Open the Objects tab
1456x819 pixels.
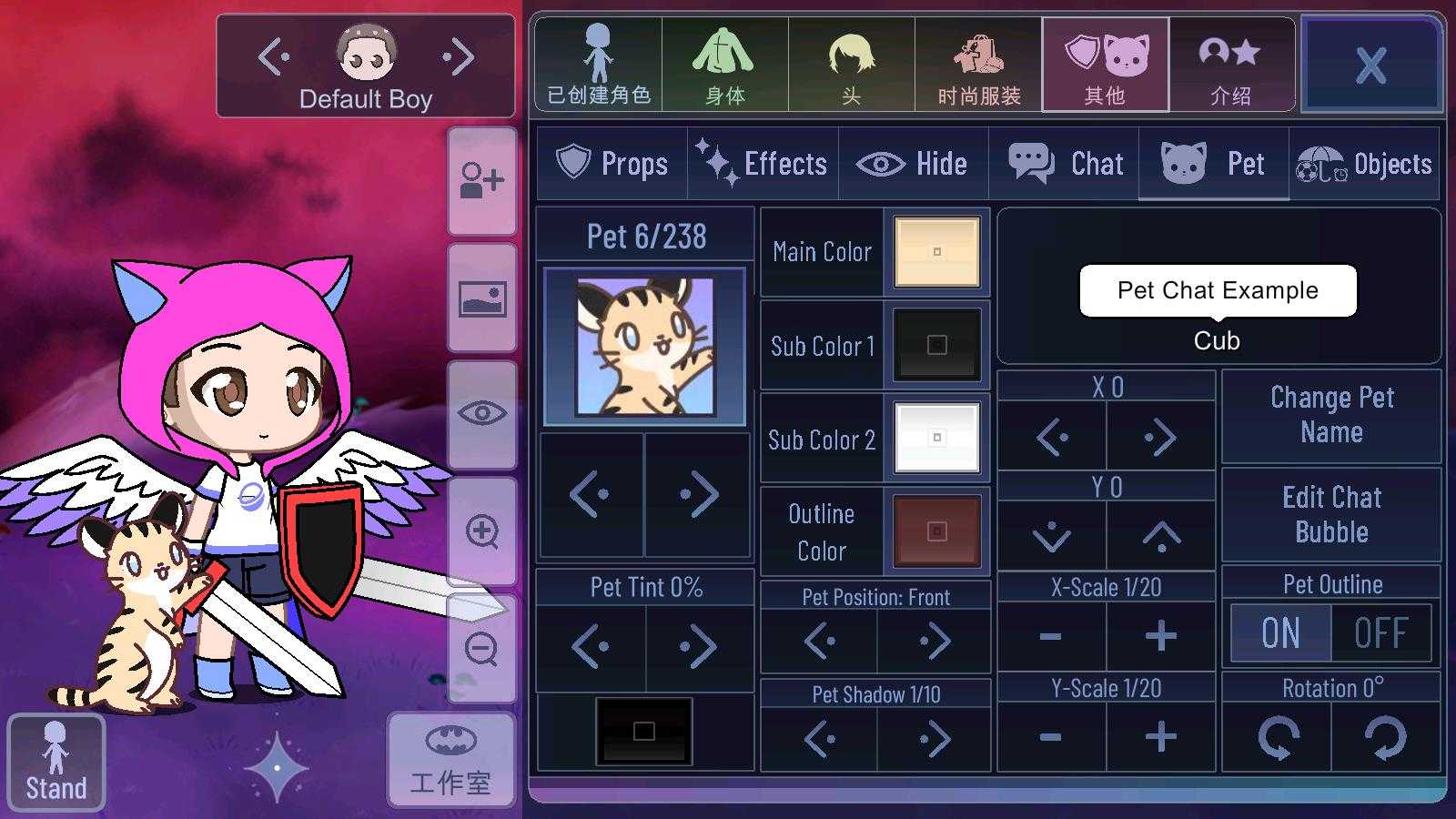point(1364,164)
